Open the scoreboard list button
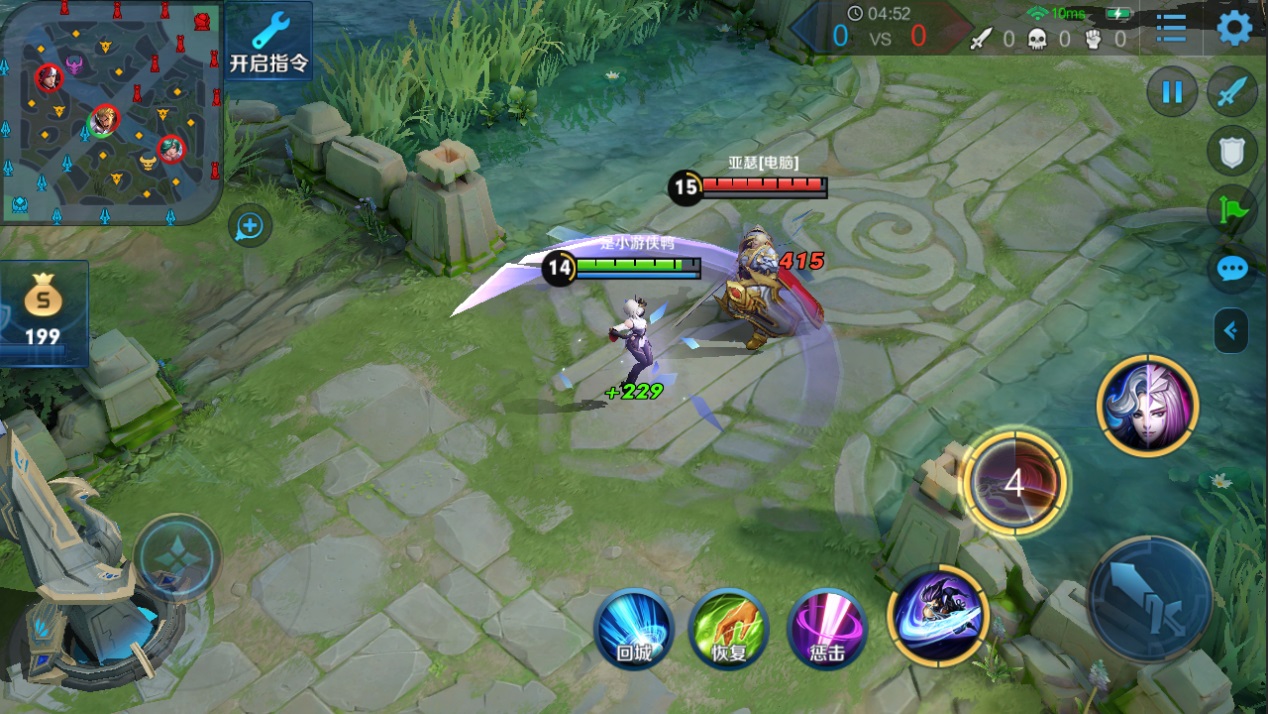The width and height of the screenshot is (1268, 714). (1171, 28)
